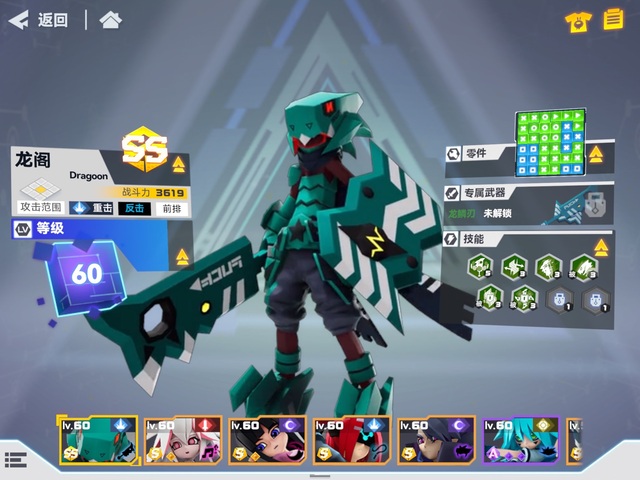Viewport: 640px width, 480px height.
Task: Open the yellow outfit shirt icon
Action: [x=576, y=22]
